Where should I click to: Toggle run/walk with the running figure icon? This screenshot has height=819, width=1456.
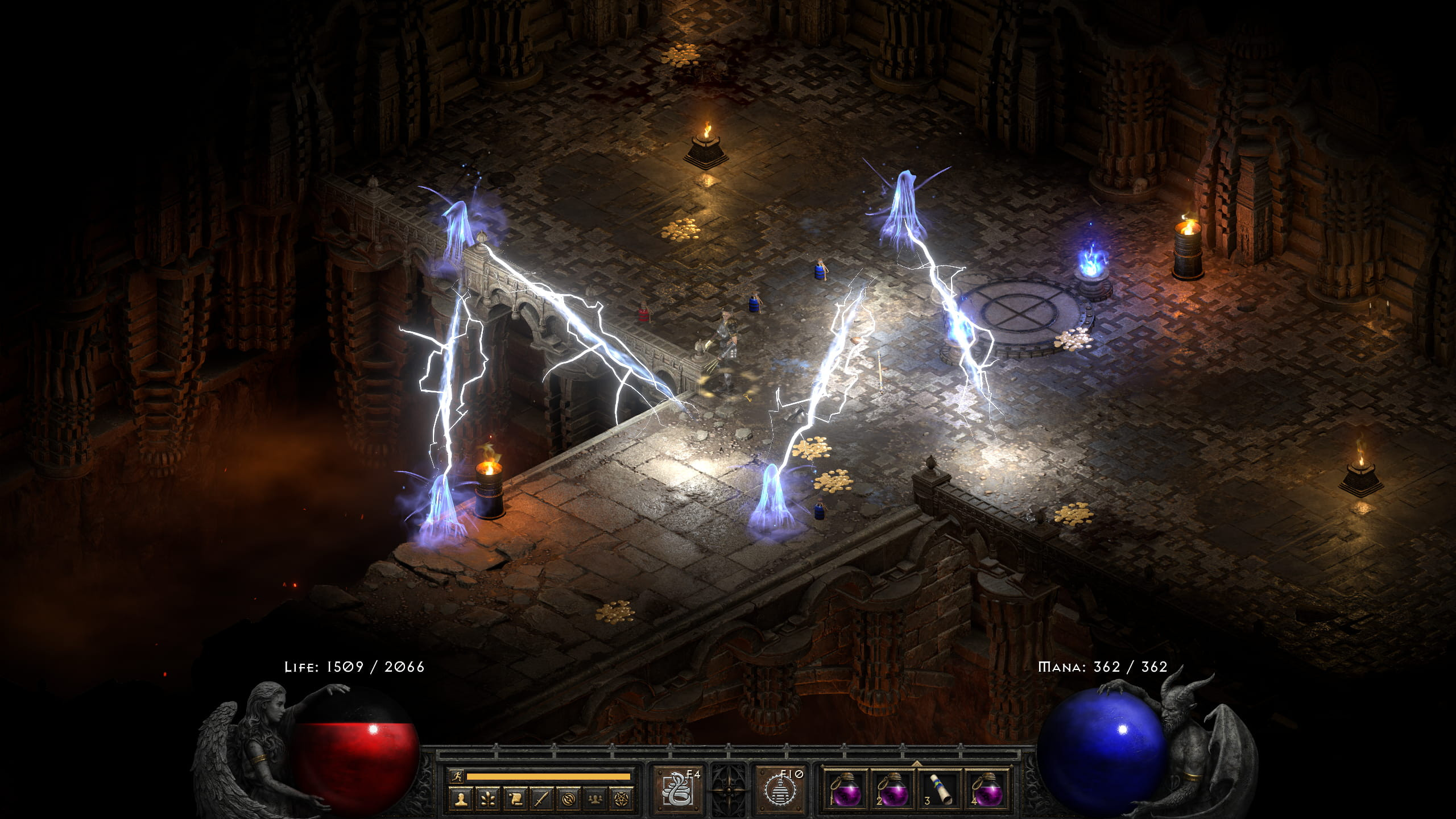coord(457,775)
